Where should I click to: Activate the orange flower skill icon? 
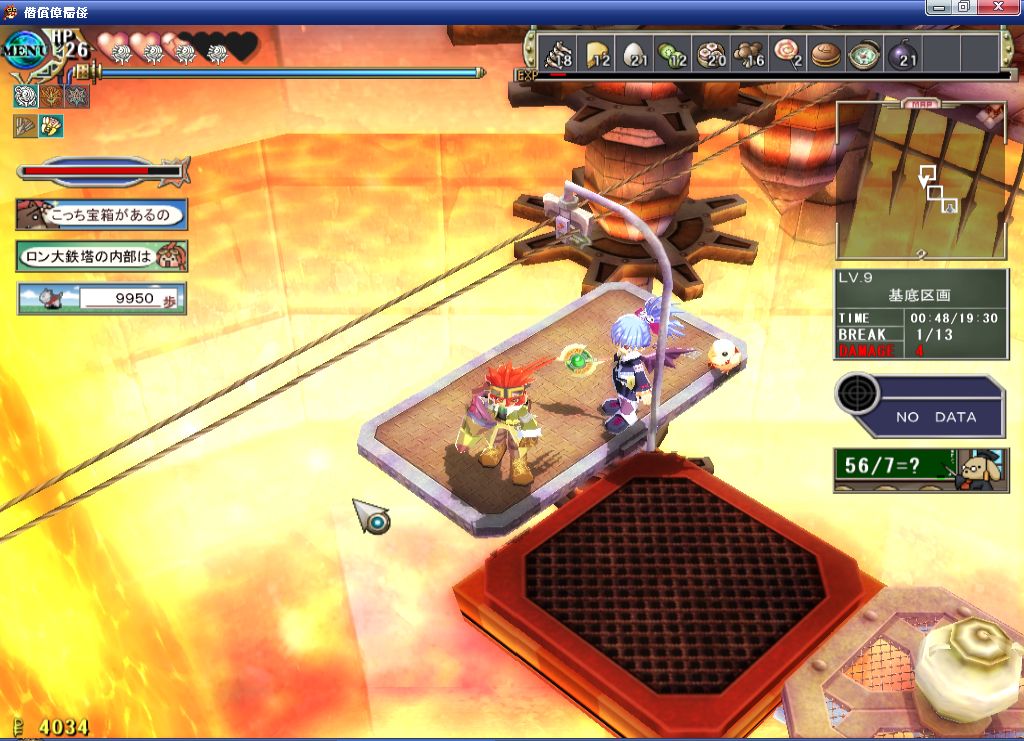[51, 96]
